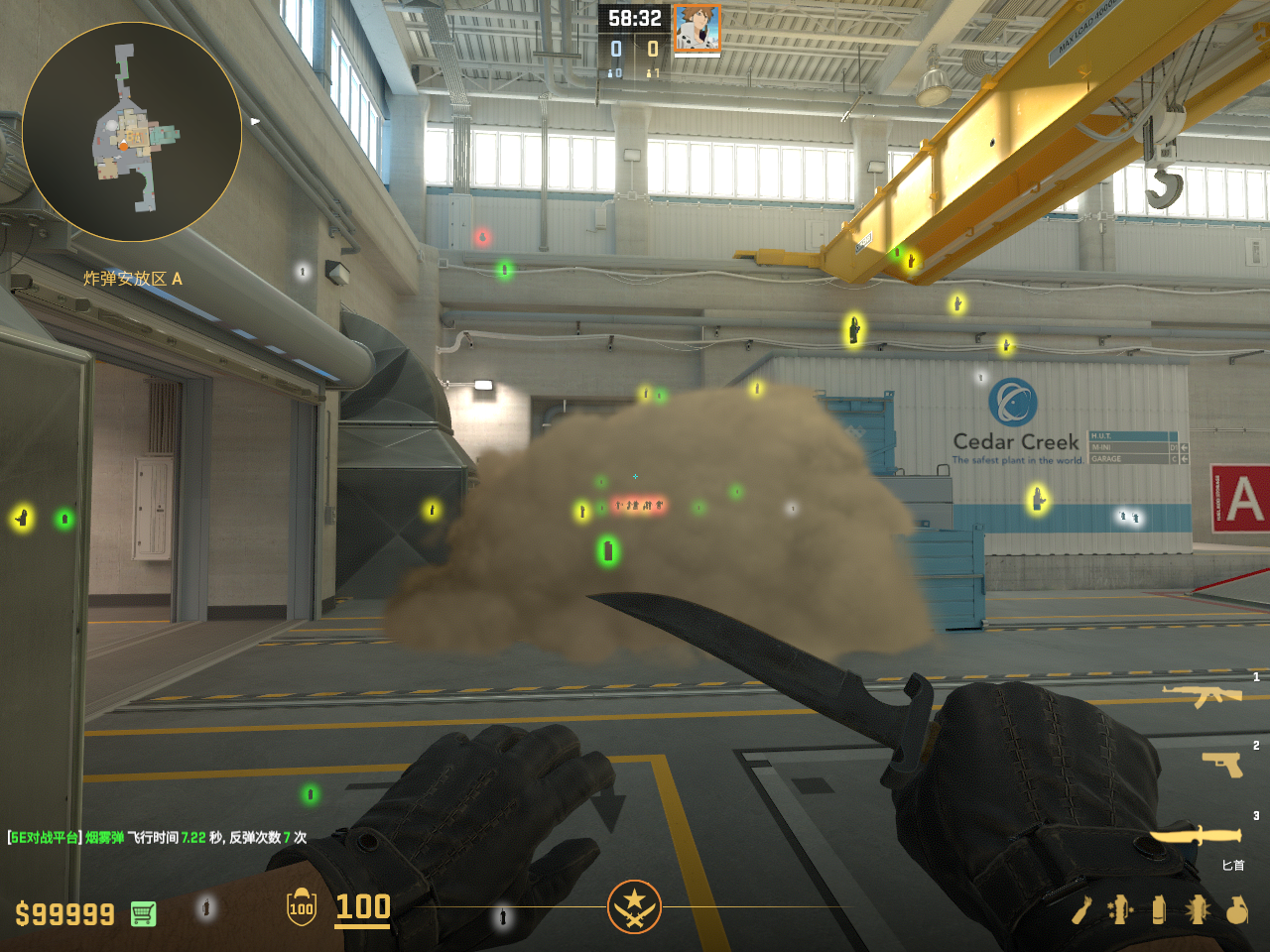Image resolution: width=1270 pixels, height=952 pixels.
Task: Select the HE grenade icon
Action: (1236, 909)
